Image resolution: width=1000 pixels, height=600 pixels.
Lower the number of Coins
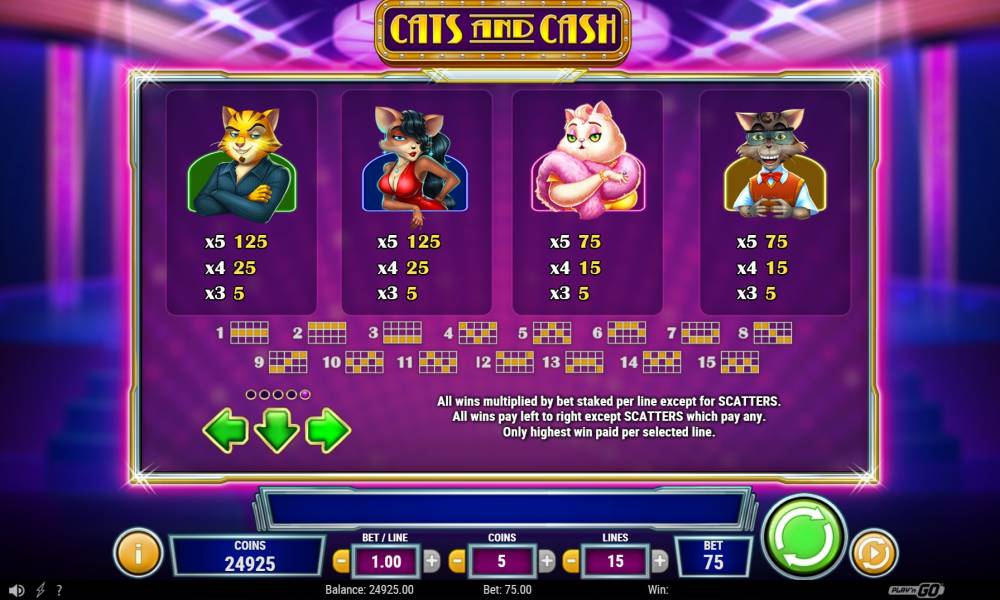pyautogui.click(x=457, y=561)
